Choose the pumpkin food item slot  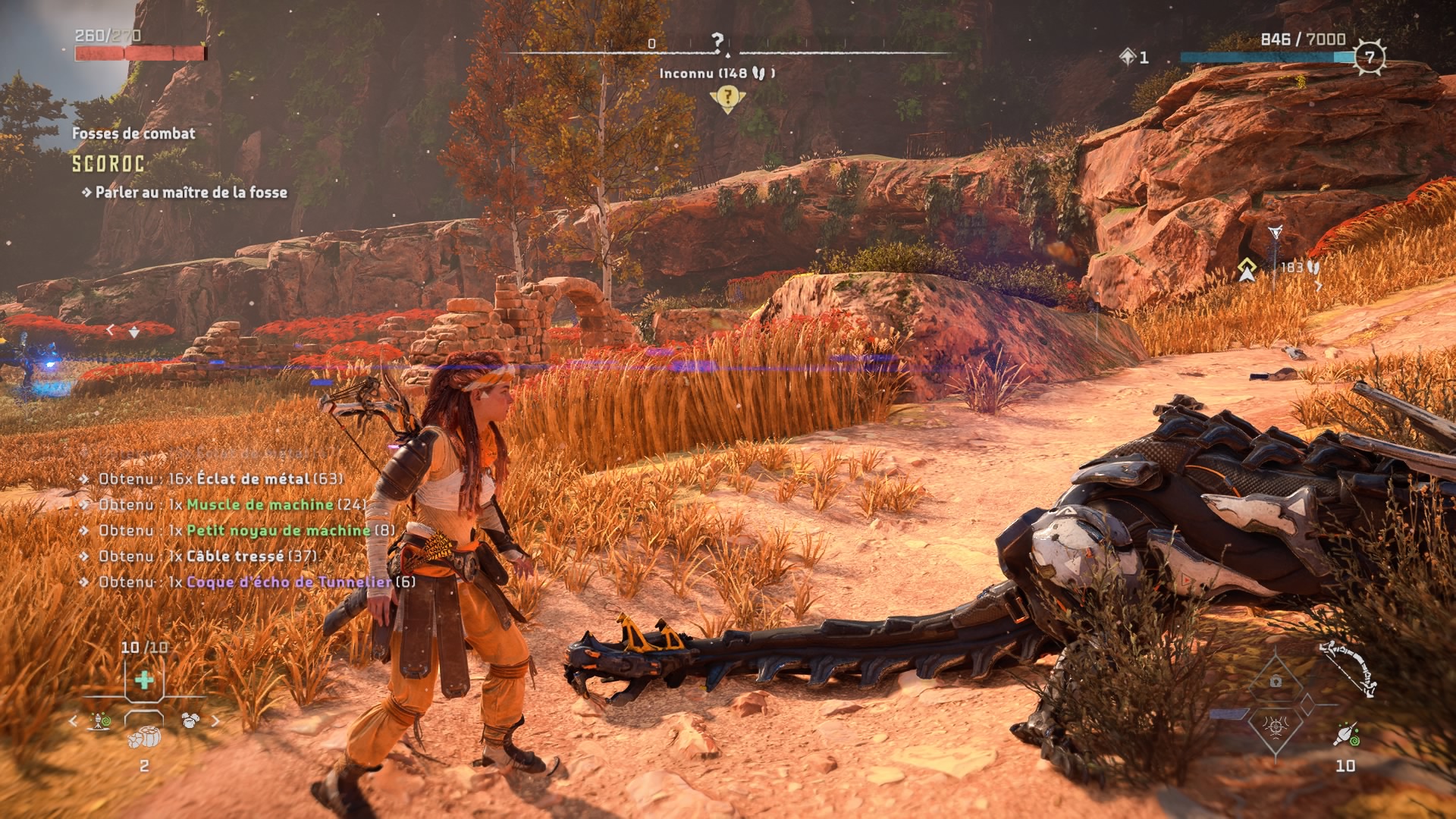[144, 737]
